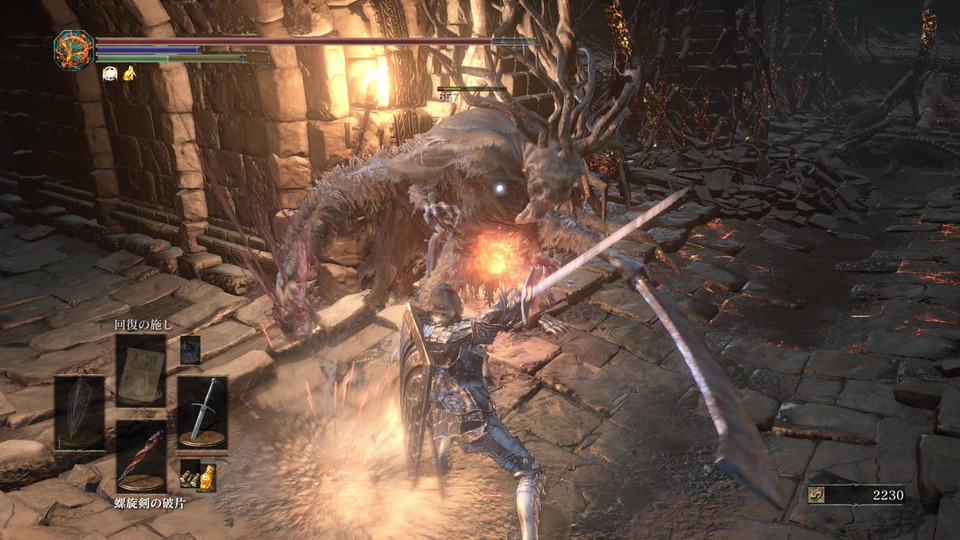Image resolution: width=960 pixels, height=540 pixels.
Task: Select the 回復の施し spell slot
Action: (141, 369)
